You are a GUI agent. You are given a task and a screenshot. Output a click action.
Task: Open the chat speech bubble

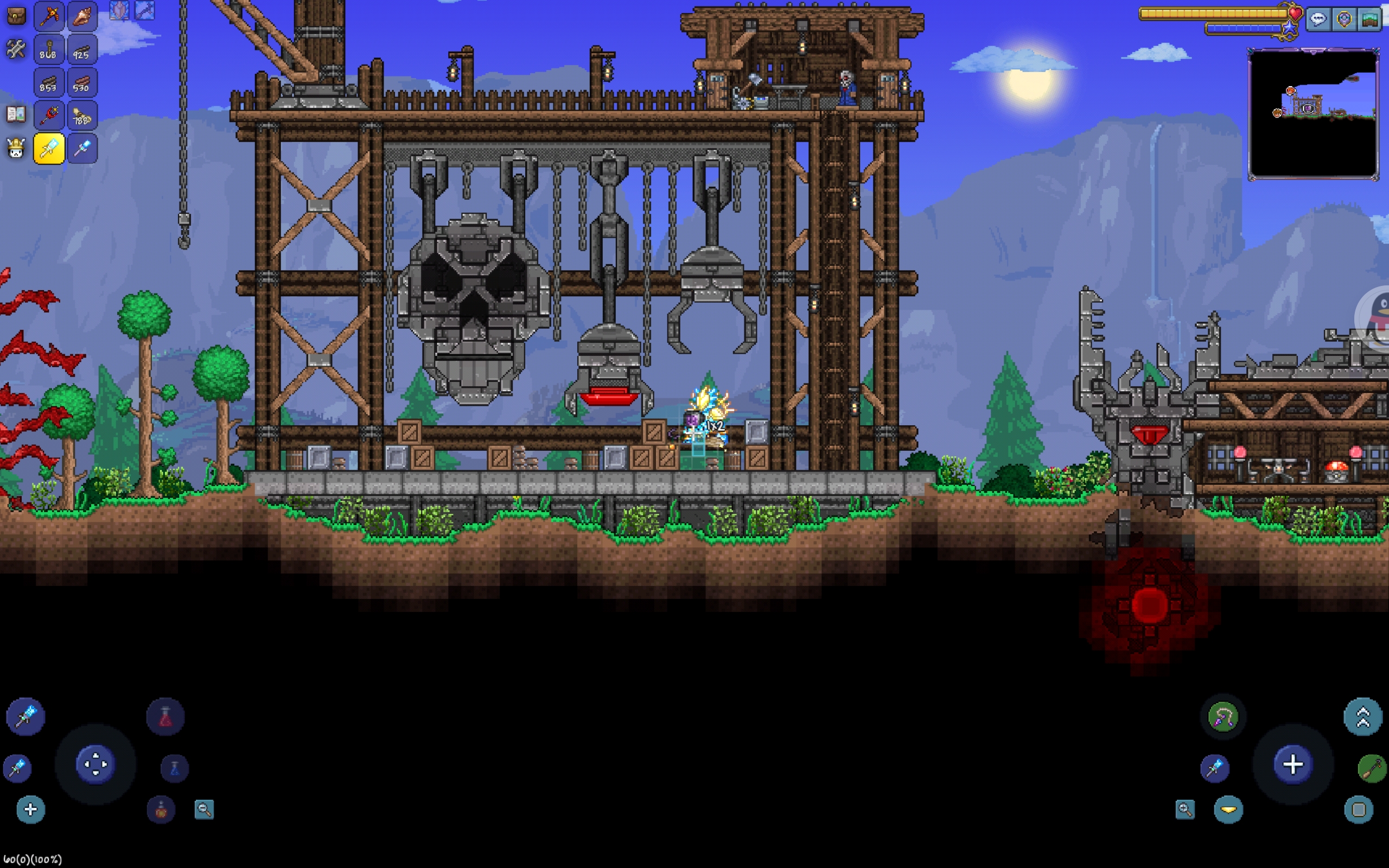click(1318, 20)
